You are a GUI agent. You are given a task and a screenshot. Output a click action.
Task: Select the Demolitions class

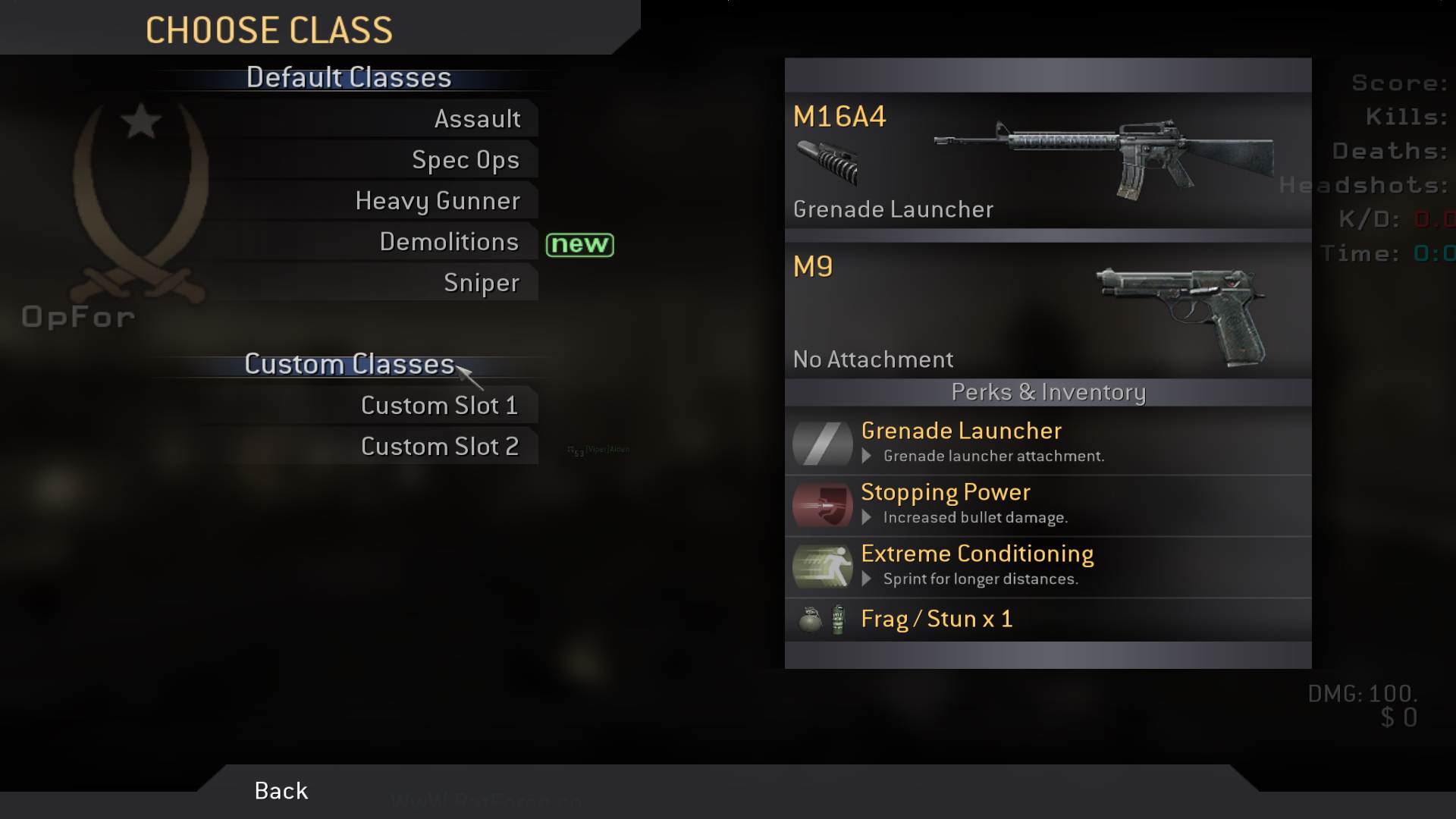pos(449,242)
